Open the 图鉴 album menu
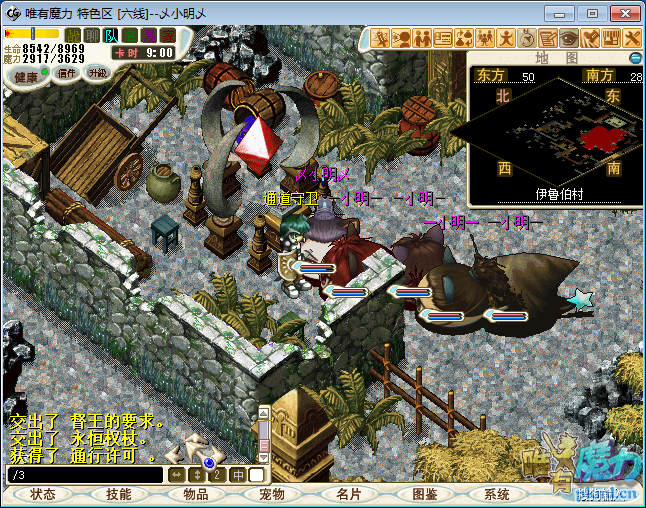646x508 pixels. (x=423, y=494)
